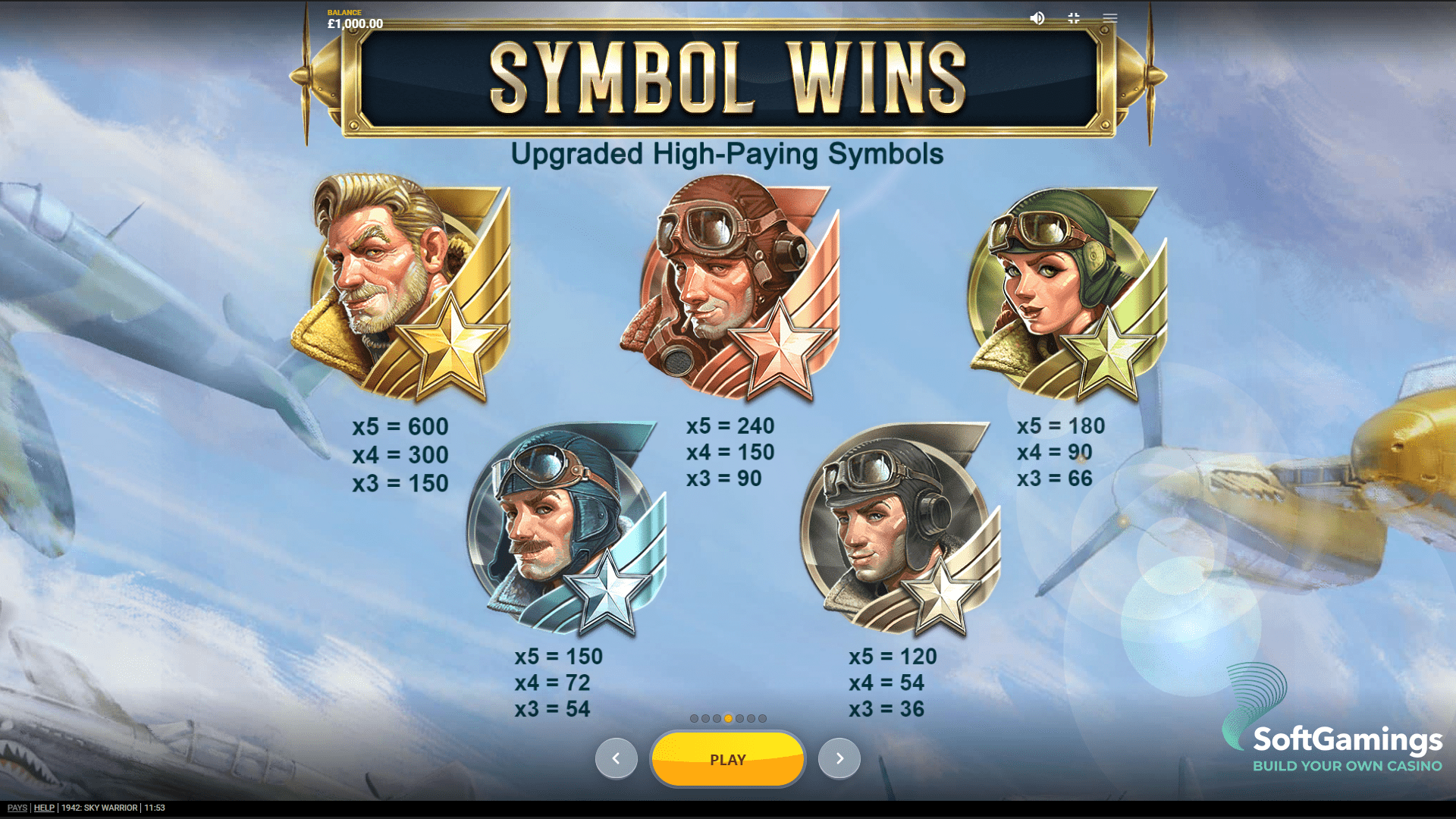The image size is (1456, 819).
Task: Click the yellow PLAY button
Action: click(x=727, y=759)
